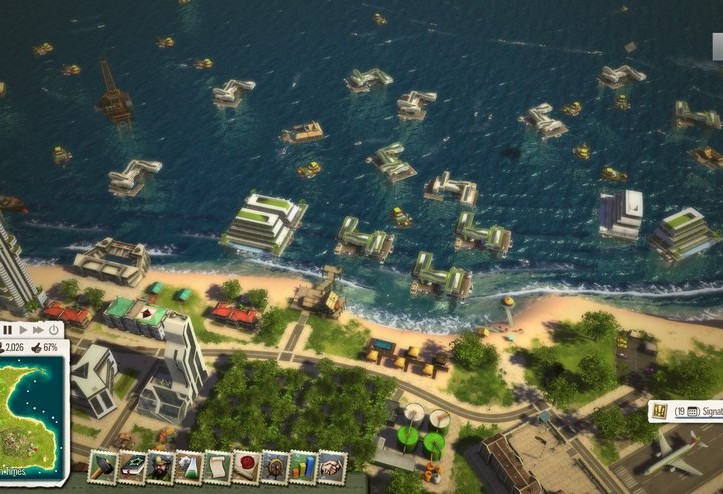Viewport: 723px width, 494px height.
Task: Open the power button menu
Action: [x=53, y=329]
